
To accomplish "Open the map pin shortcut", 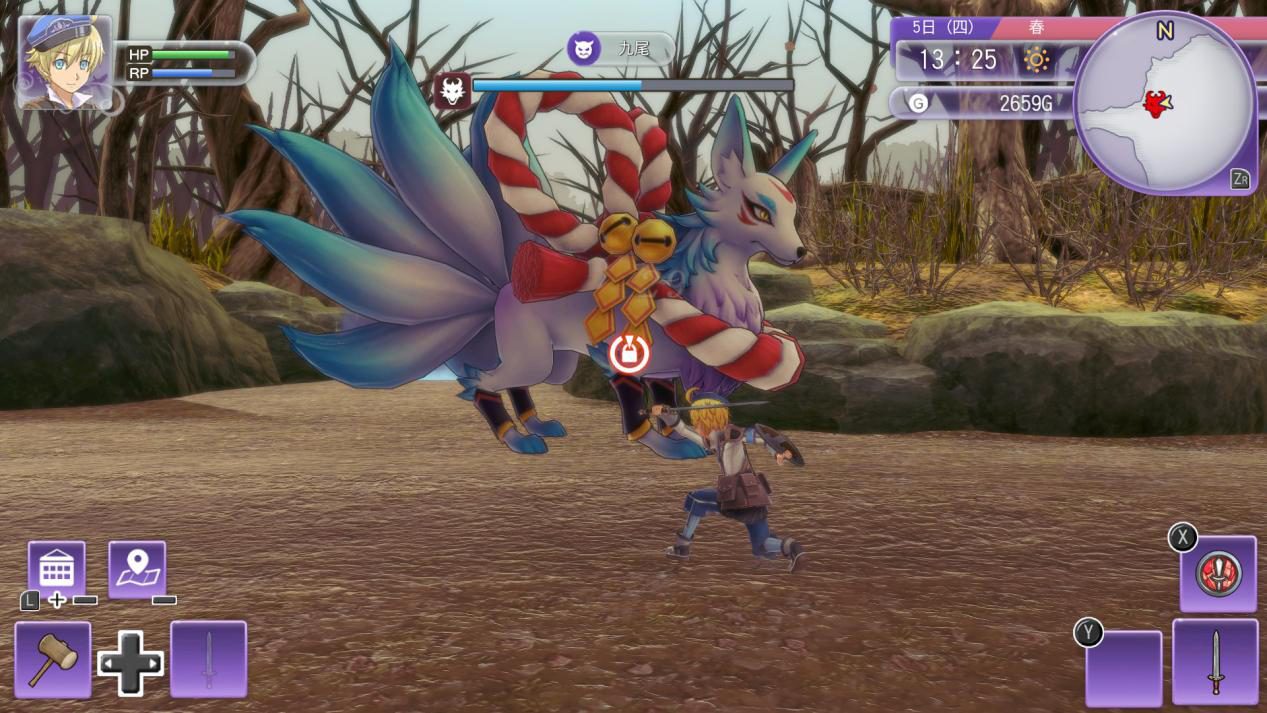I will pos(137,569).
